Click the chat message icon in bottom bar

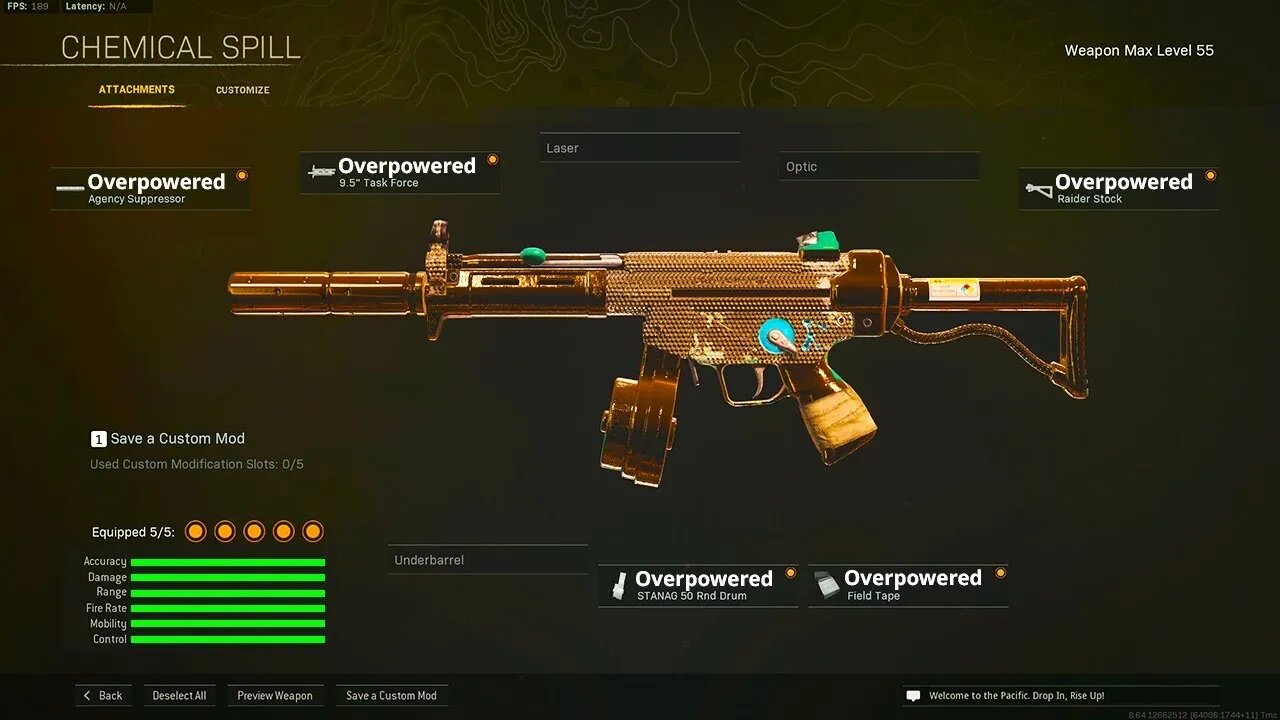point(913,695)
